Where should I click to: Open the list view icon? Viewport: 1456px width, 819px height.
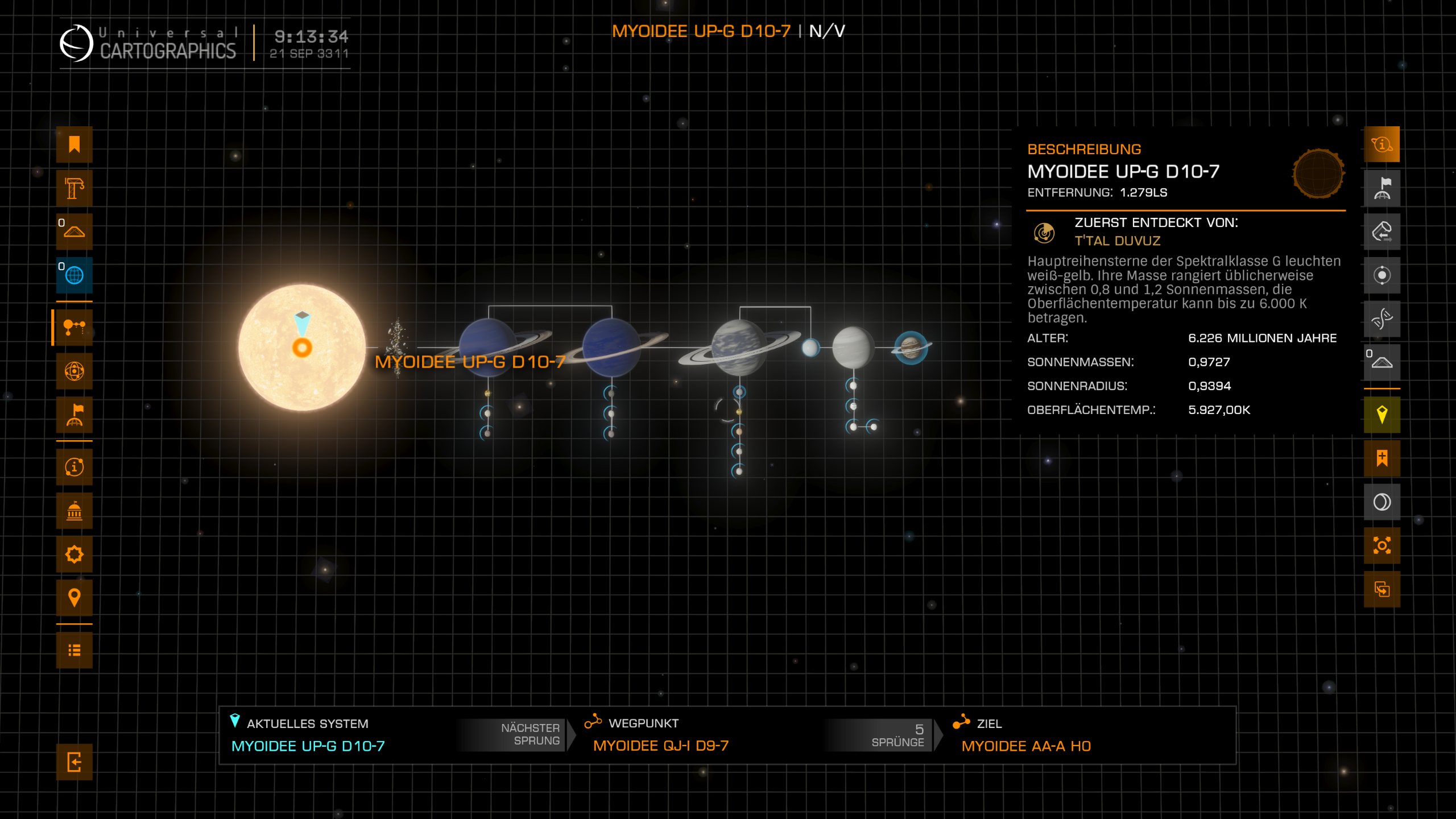point(74,650)
